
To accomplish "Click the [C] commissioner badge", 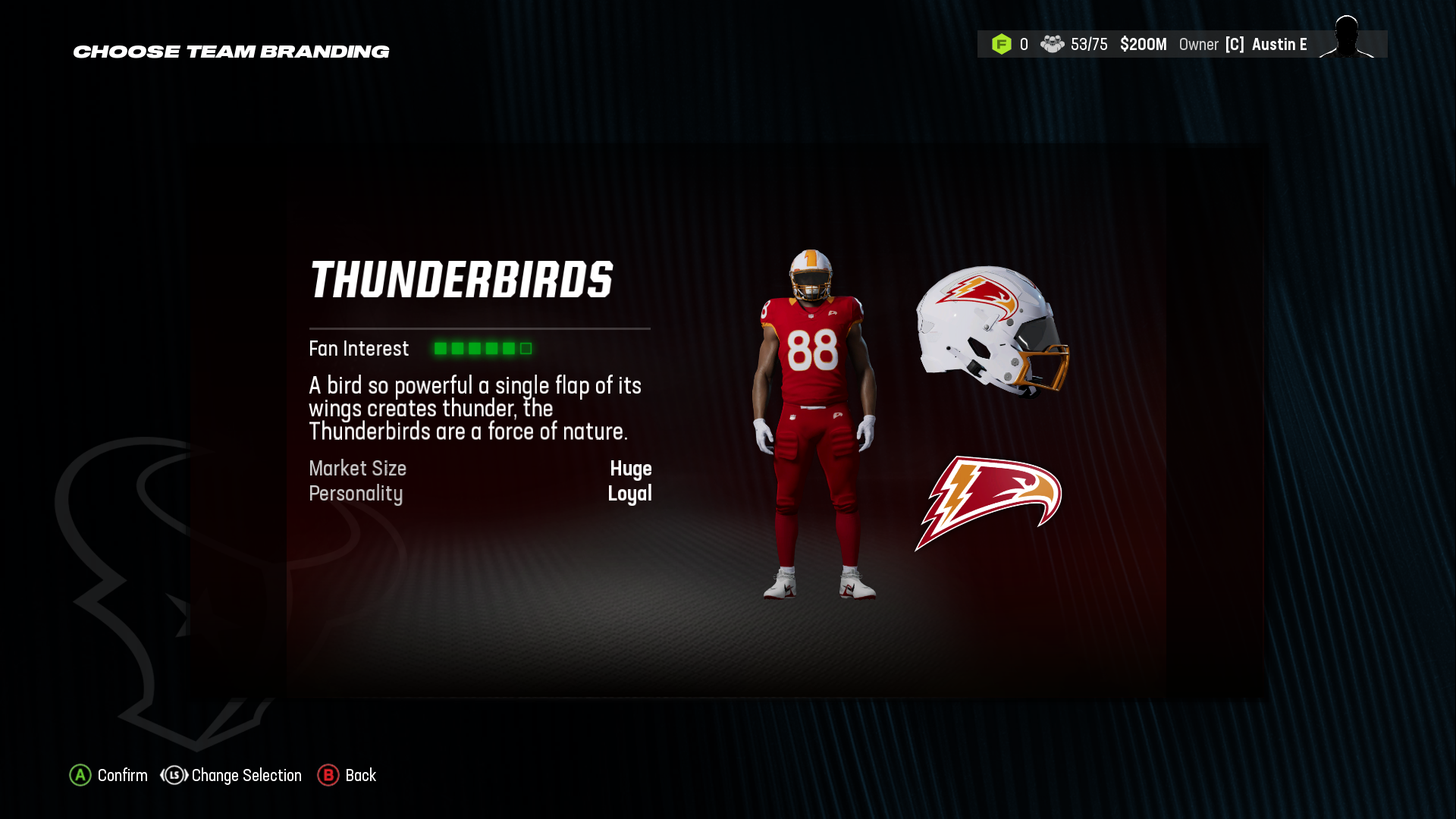I will (x=1235, y=45).
